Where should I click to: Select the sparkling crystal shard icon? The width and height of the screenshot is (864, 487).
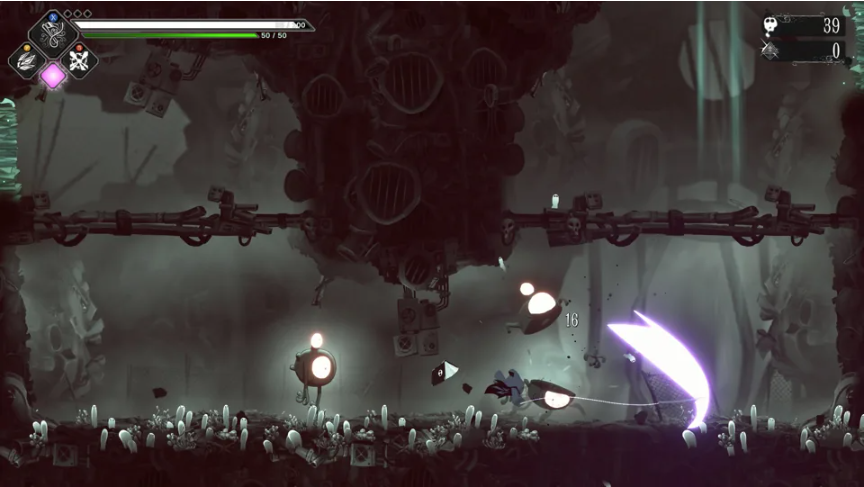tap(769, 50)
